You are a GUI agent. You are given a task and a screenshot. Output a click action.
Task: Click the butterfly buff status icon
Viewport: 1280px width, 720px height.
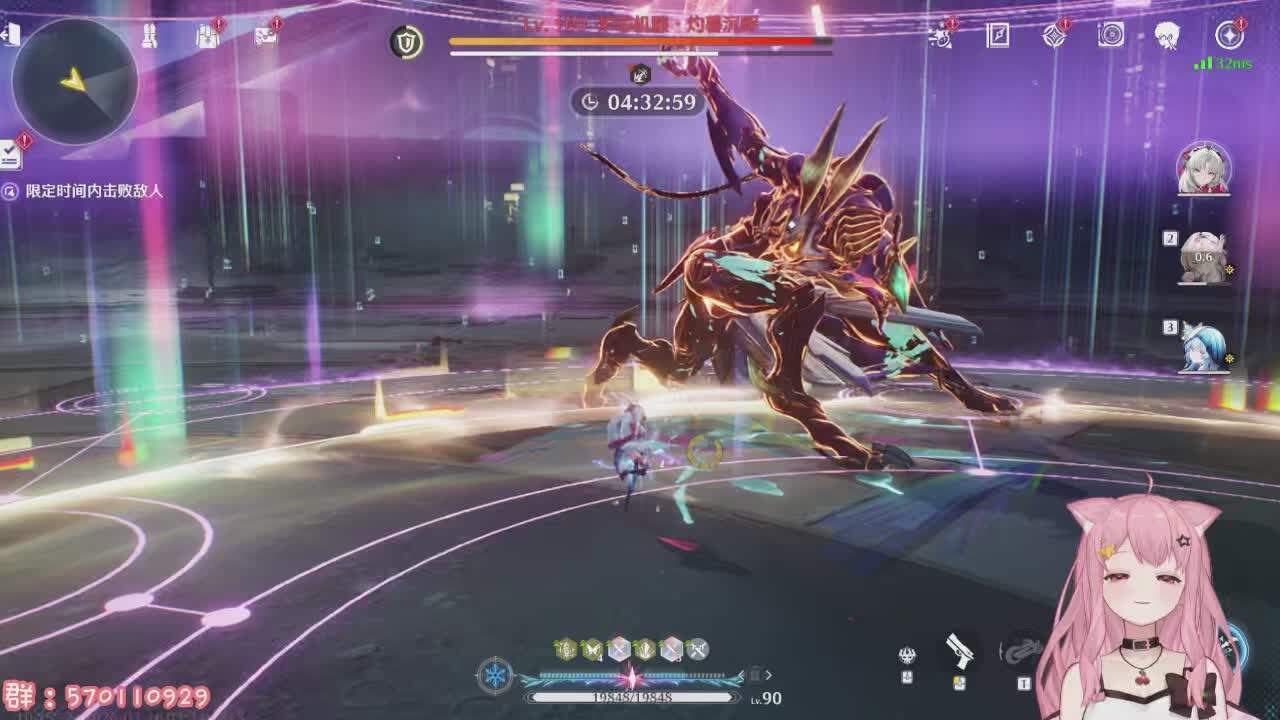click(x=591, y=650)
